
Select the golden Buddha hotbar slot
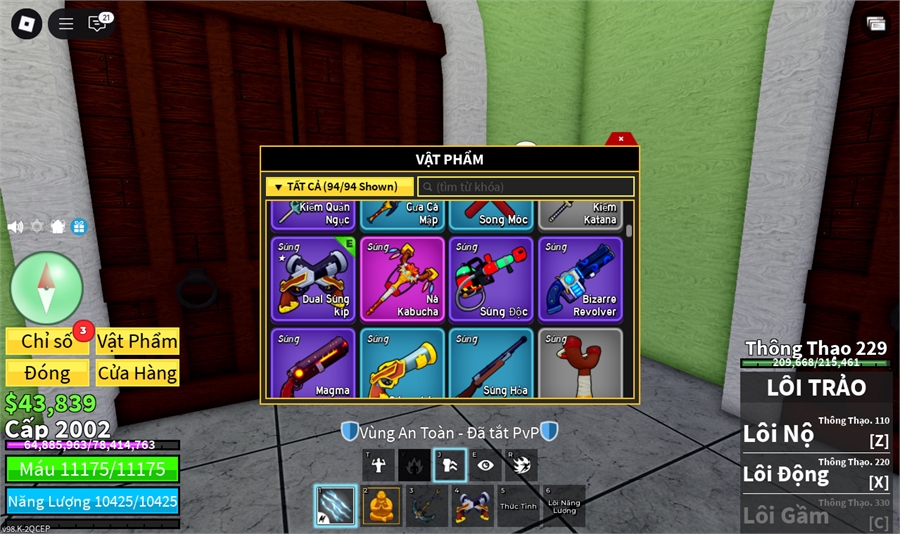coord(381,506)
